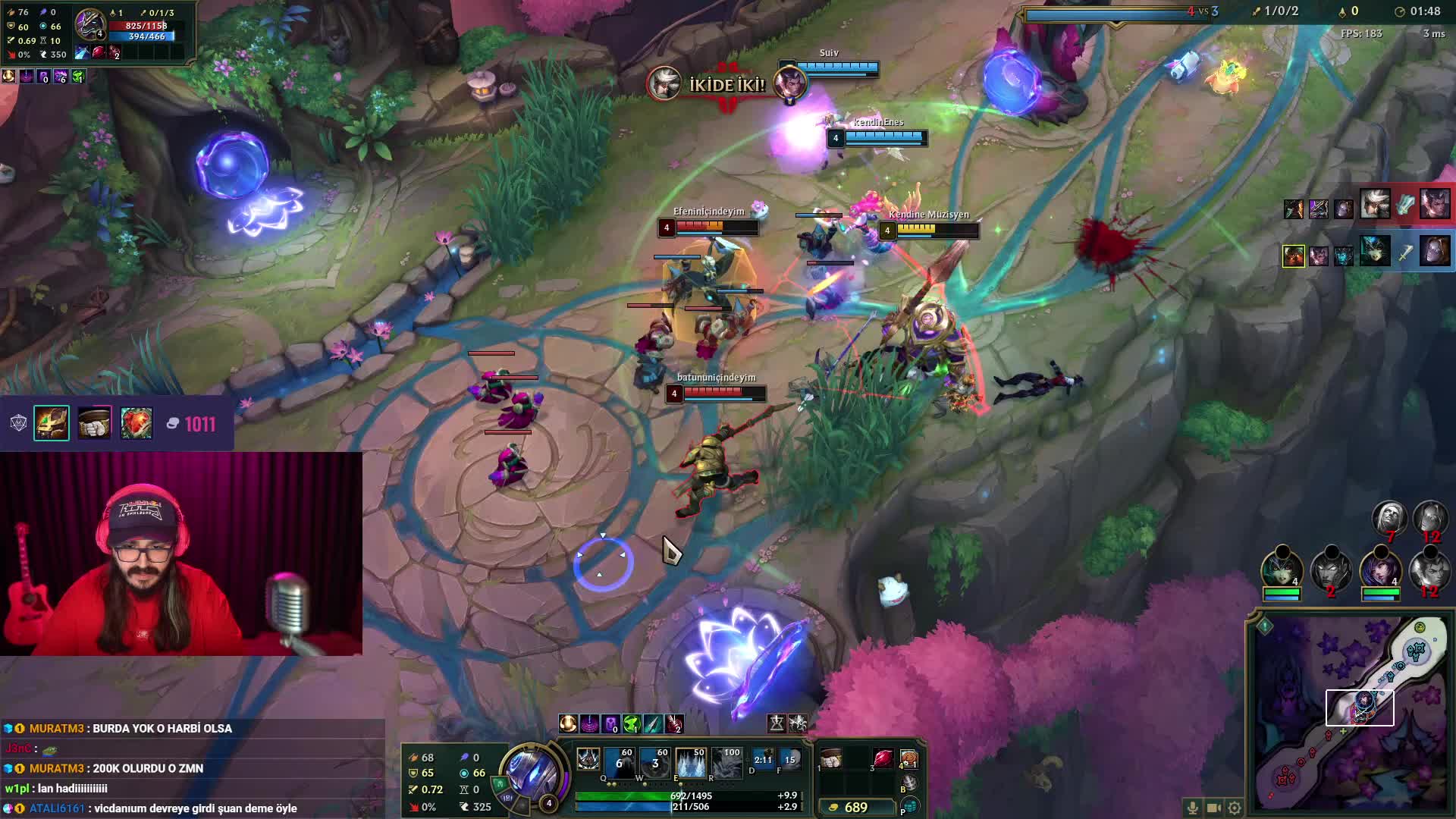Viewport: 1456px width, 819px height.
Task: Click the targeted enemy champion portrait
Action: click(89, 25)
